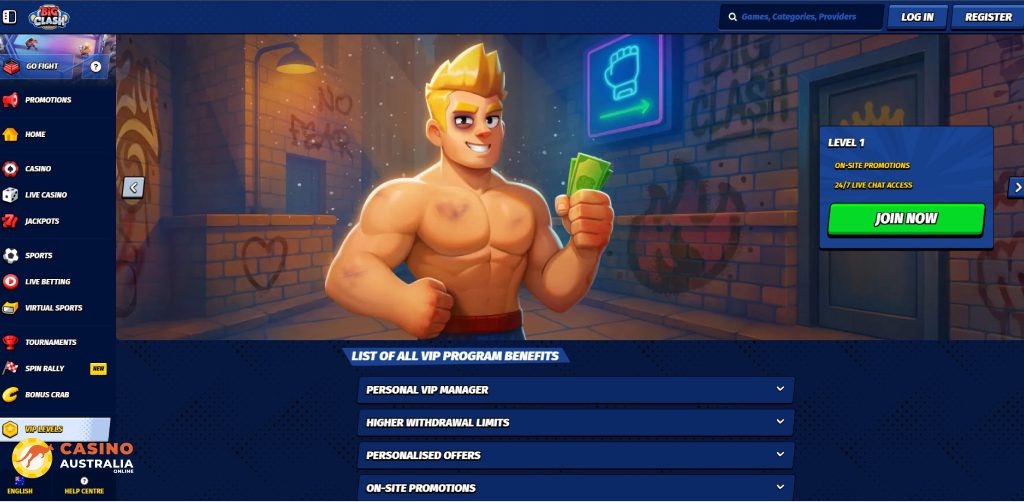Open Bonus Crab
This screenshot has width=1024, height=502.
46,394
